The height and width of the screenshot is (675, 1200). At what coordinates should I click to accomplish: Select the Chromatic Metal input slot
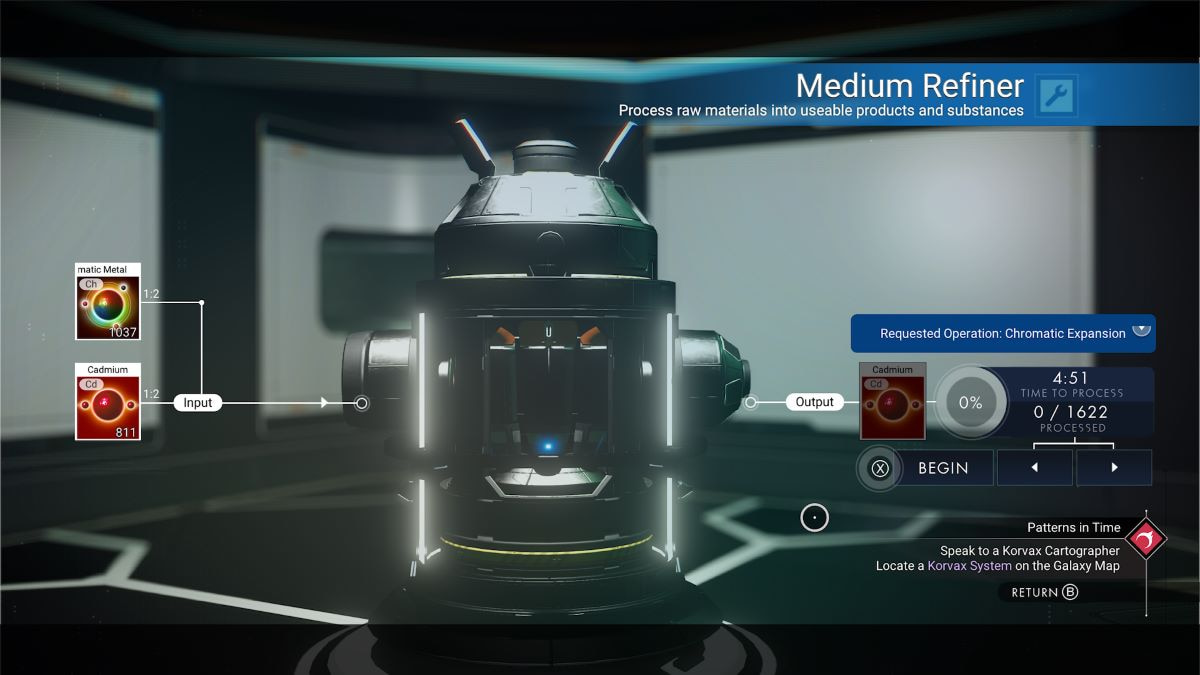[108, 302]
